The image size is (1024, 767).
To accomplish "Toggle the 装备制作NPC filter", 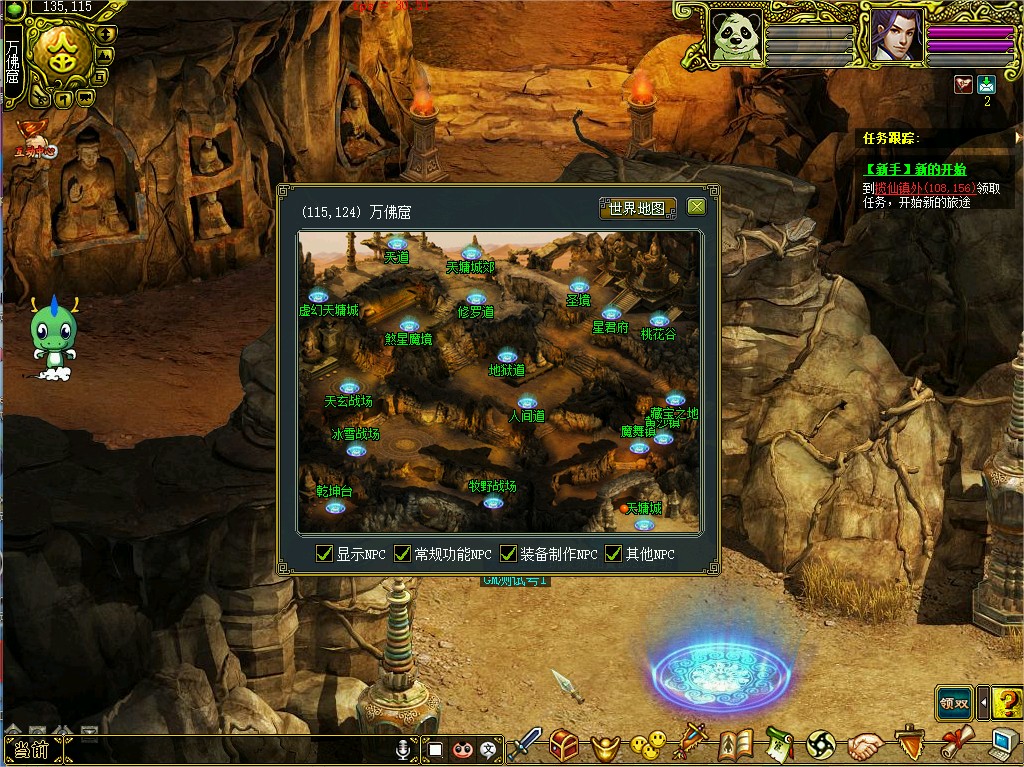I will click(x=508, y=554).
